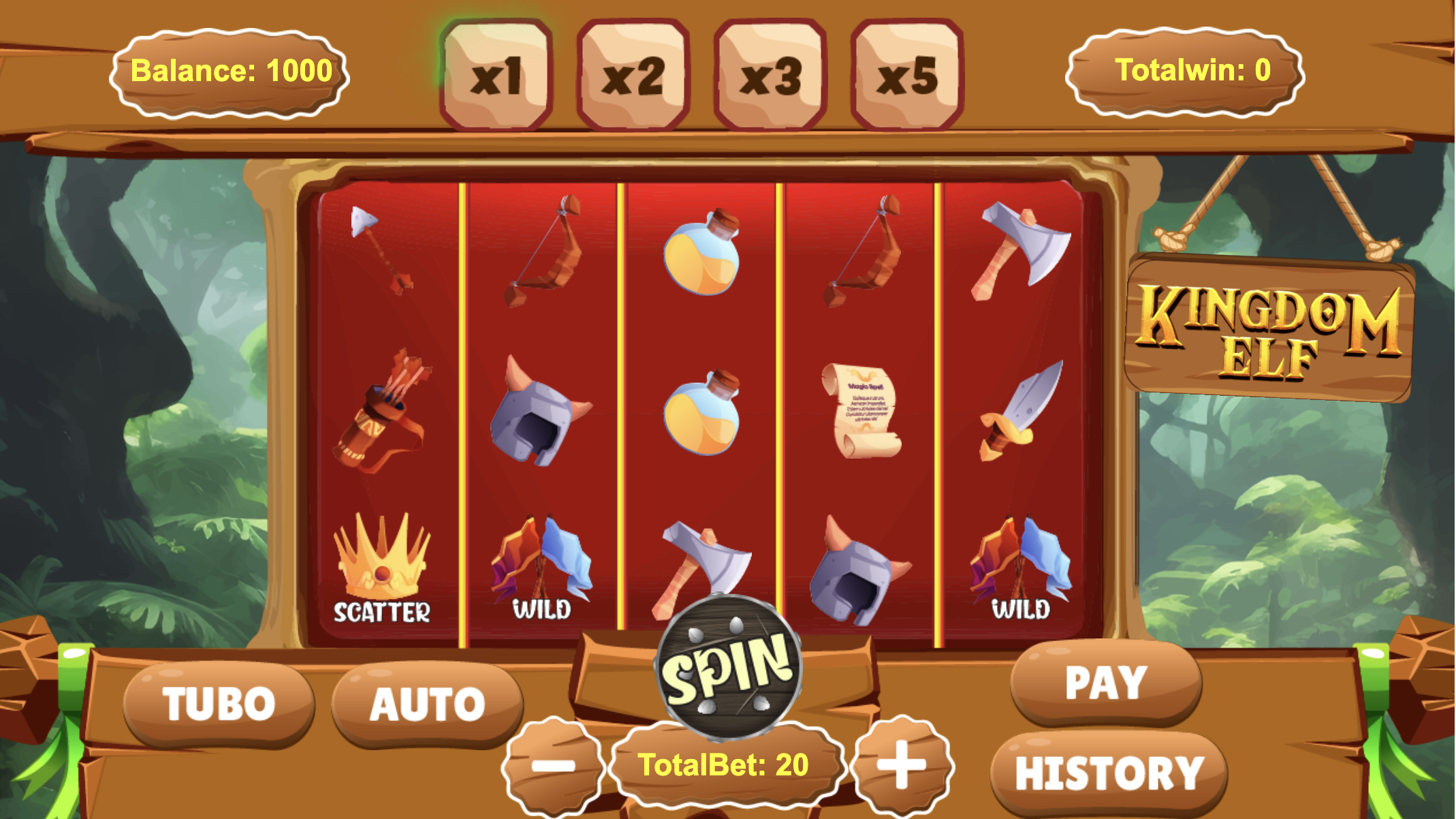This screenshot has height=819, width=1456.
Task: Activate the x5 multiplier
Action: click(907, 75)
